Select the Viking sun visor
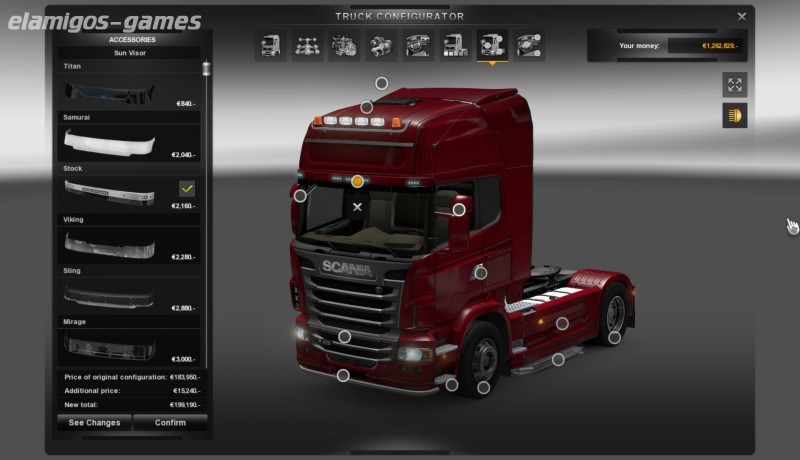 pos(128,244)
